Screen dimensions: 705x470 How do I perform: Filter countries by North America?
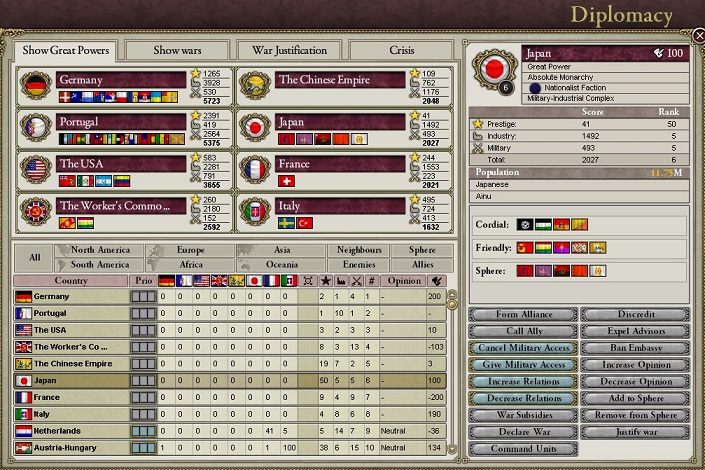coord(101,250)
